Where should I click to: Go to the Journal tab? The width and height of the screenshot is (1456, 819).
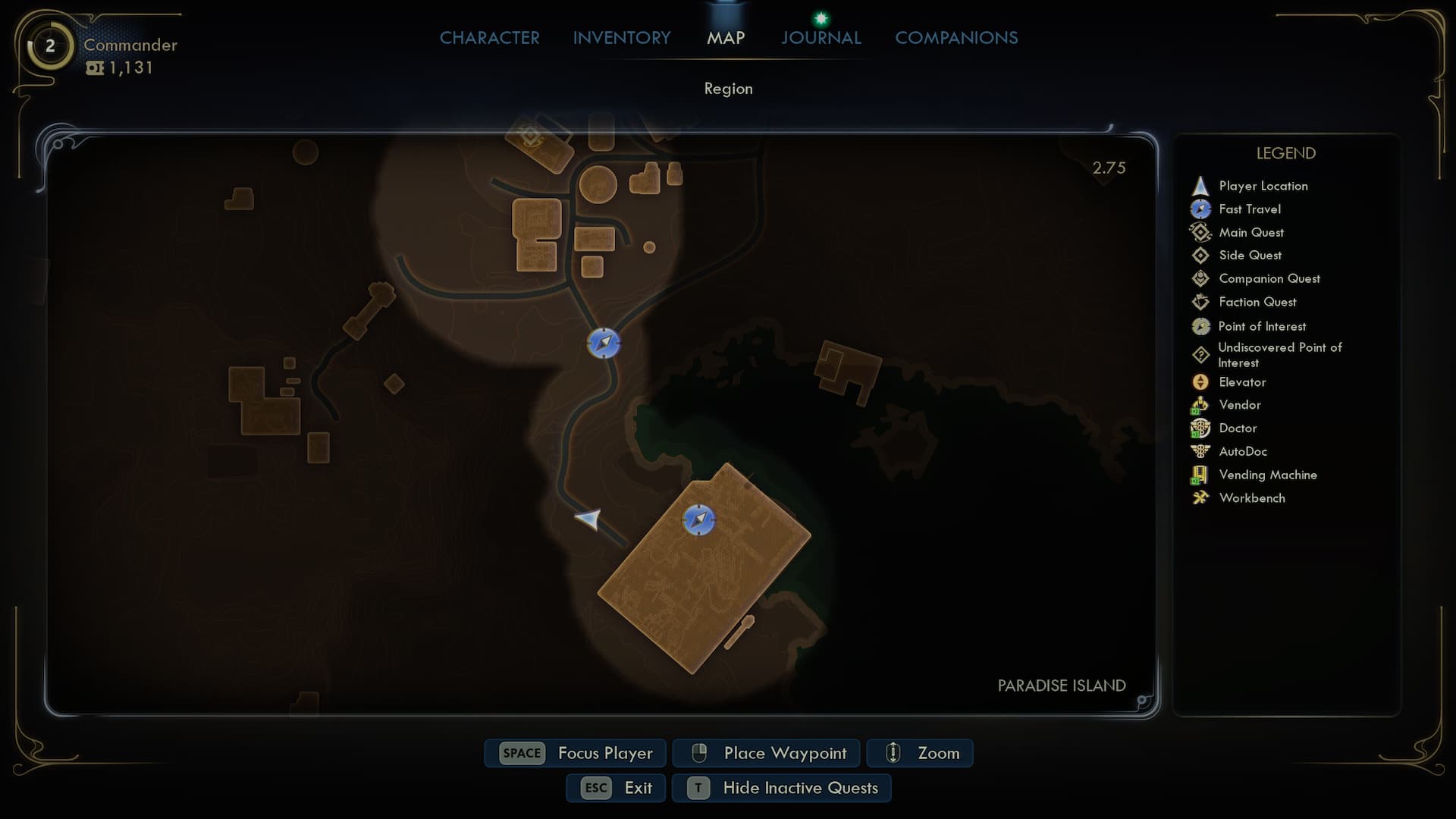click(x=821, y=38)
